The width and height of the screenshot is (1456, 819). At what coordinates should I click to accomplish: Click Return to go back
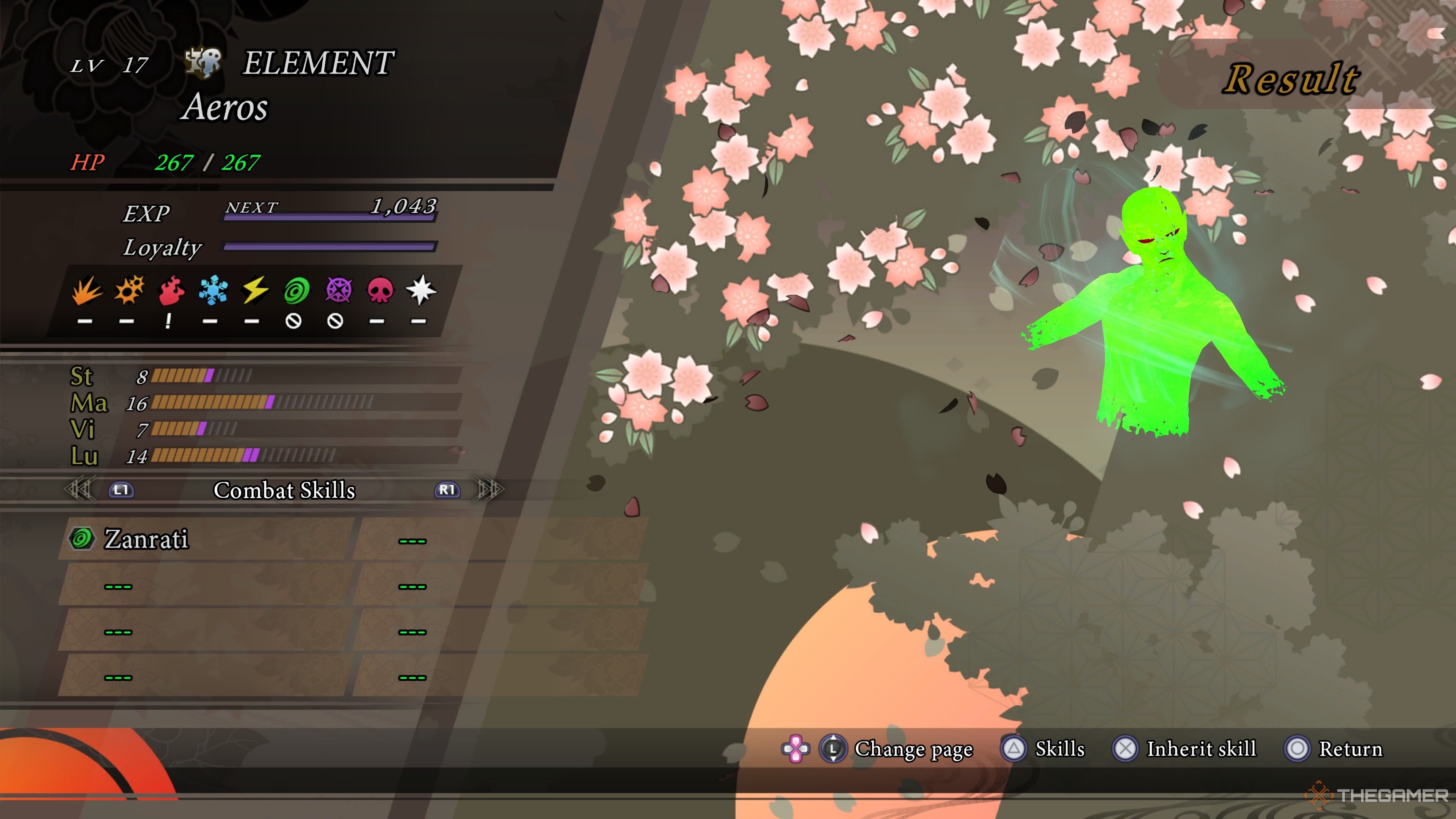(x=1350, y=749)
